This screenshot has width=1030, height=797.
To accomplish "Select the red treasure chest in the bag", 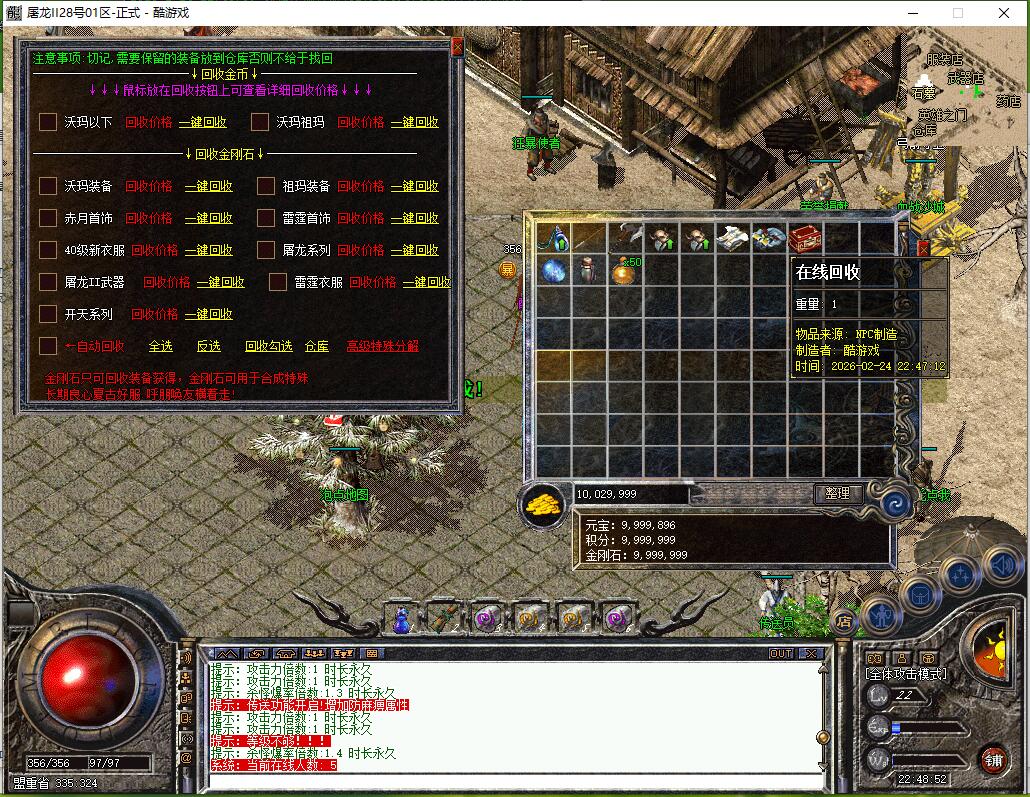I will [x=804, y=238].
